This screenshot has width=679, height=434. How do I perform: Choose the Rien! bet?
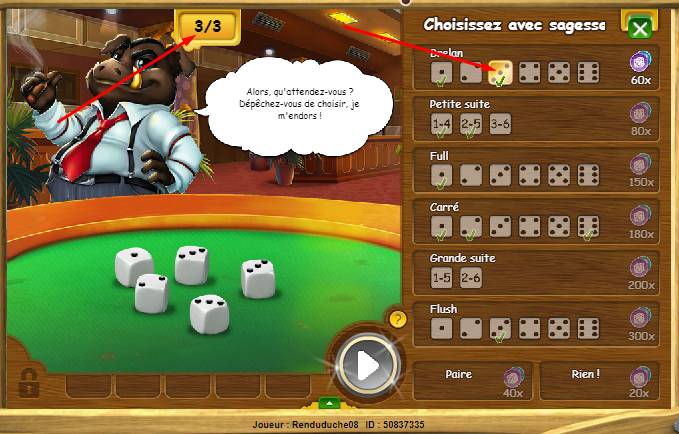pyautogui.click(x=598, y=381)
